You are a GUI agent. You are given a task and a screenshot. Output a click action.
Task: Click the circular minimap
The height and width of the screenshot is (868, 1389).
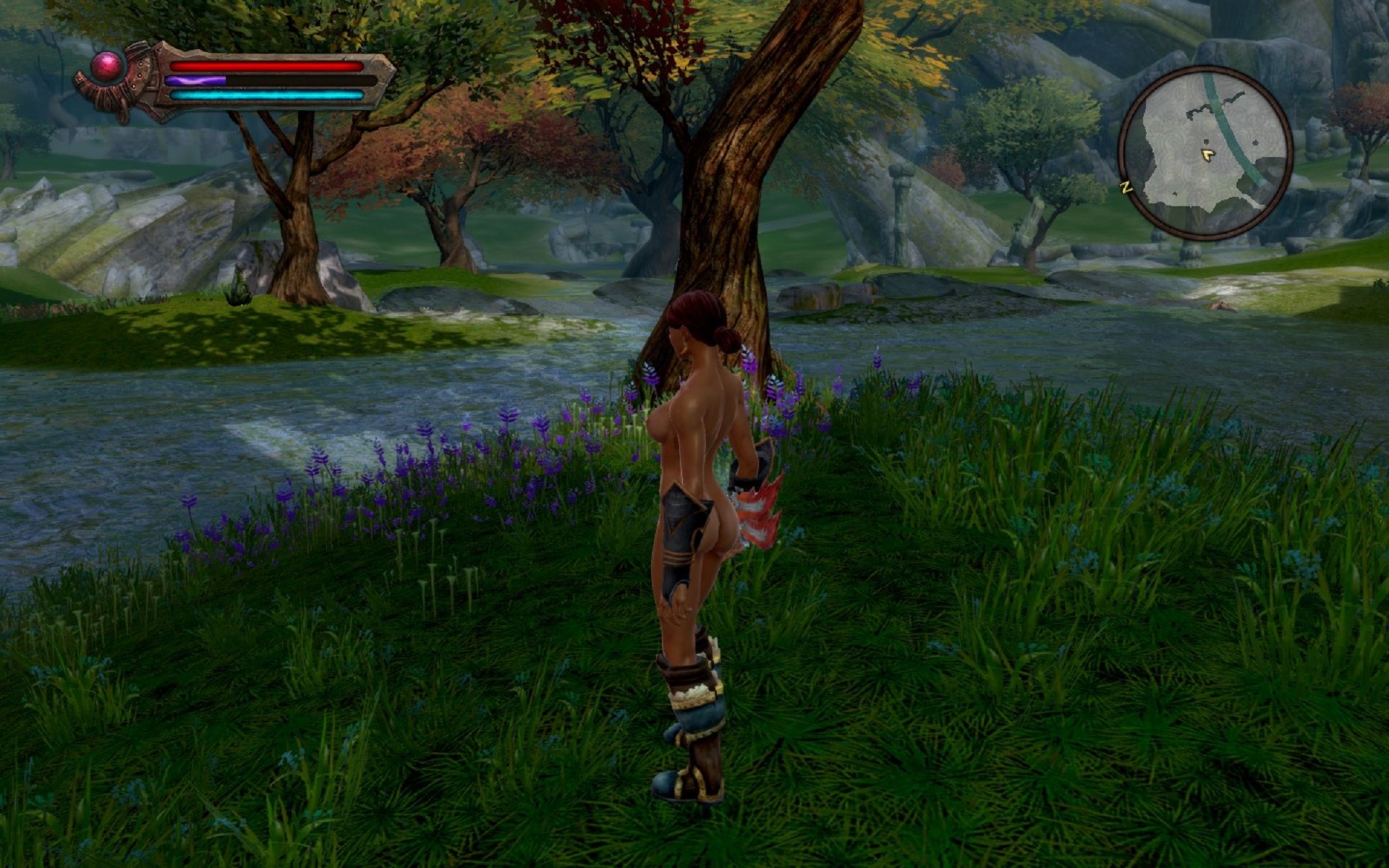(1205, 153)
